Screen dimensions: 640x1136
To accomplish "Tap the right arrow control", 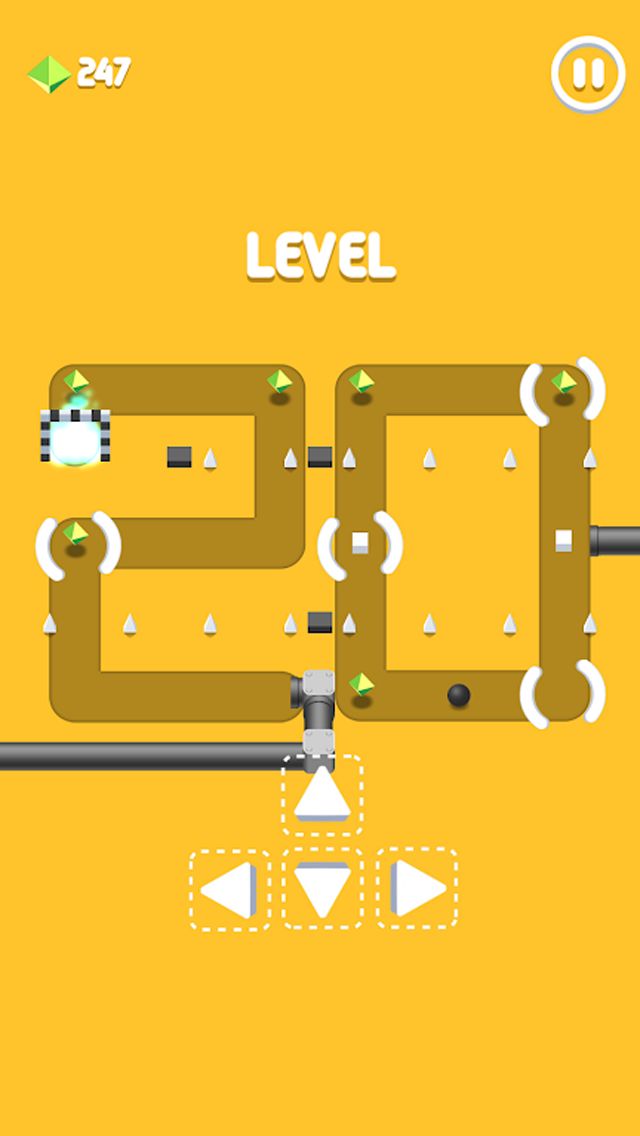I will tap(416, 889).
